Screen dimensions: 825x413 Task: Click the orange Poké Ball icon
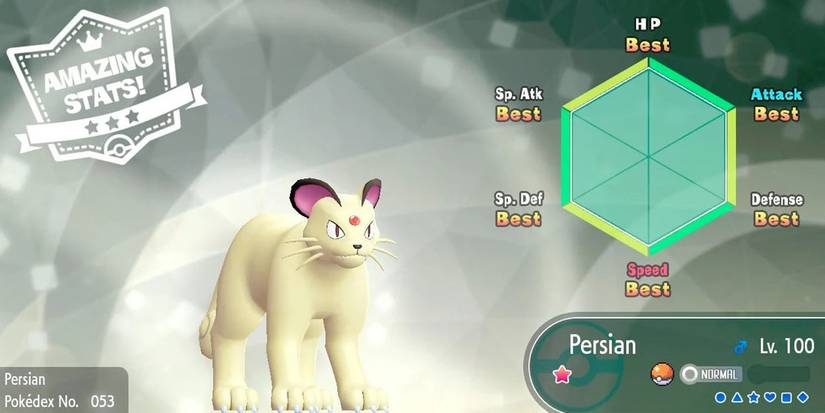[659, 374]
